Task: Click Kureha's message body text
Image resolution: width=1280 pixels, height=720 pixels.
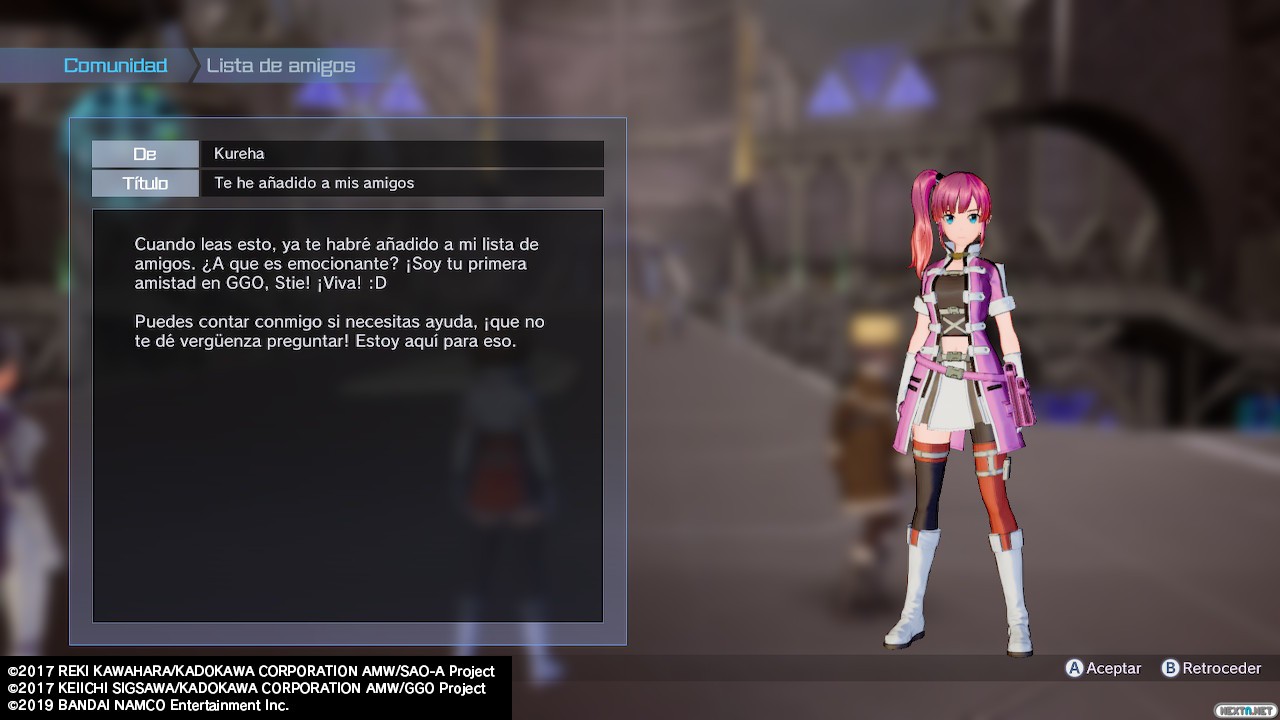Action: tap(339, 292)
